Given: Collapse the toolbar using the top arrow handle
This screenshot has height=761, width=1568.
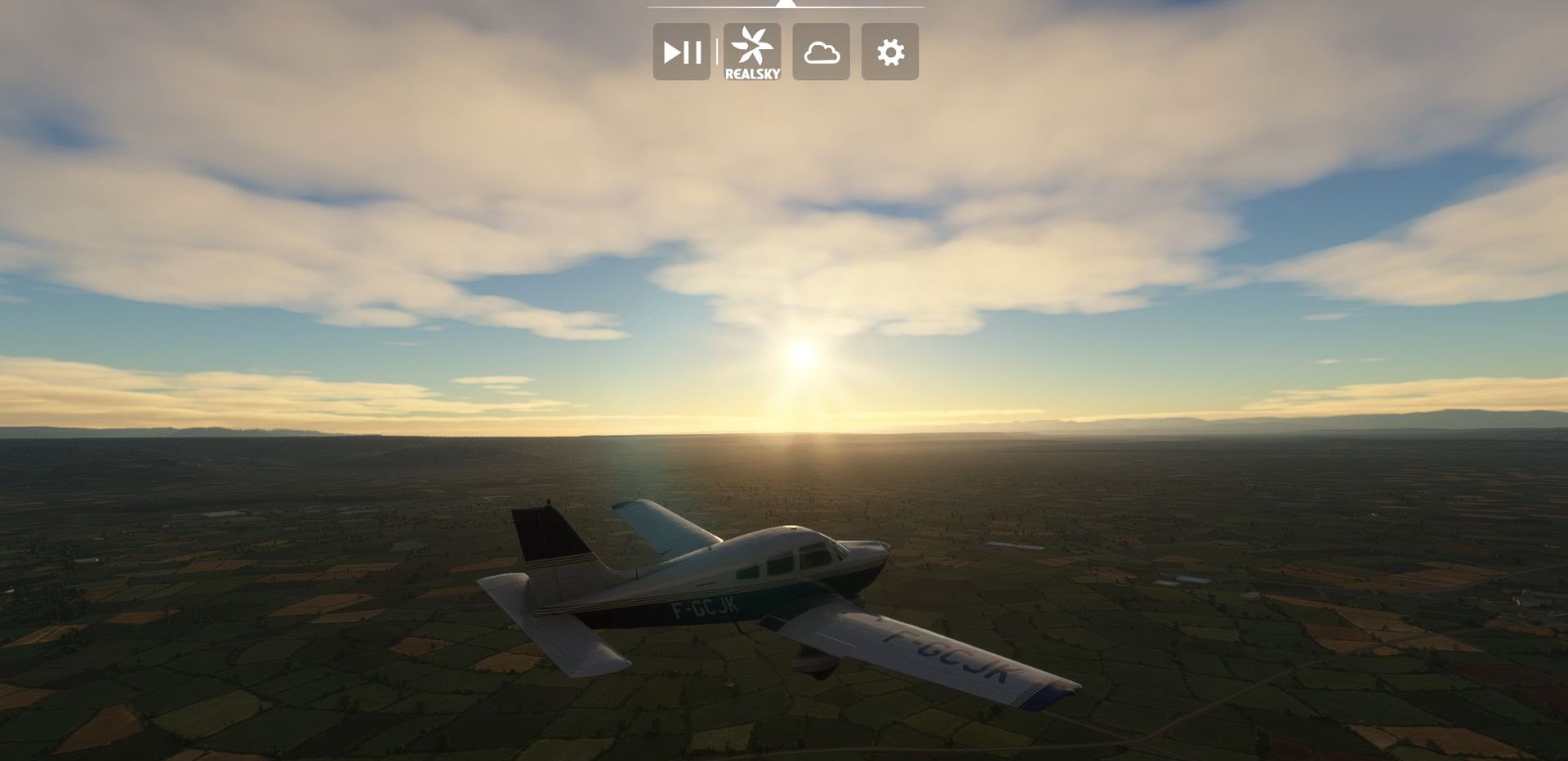Looking at the screenshot, I should [x=785, y=4].
